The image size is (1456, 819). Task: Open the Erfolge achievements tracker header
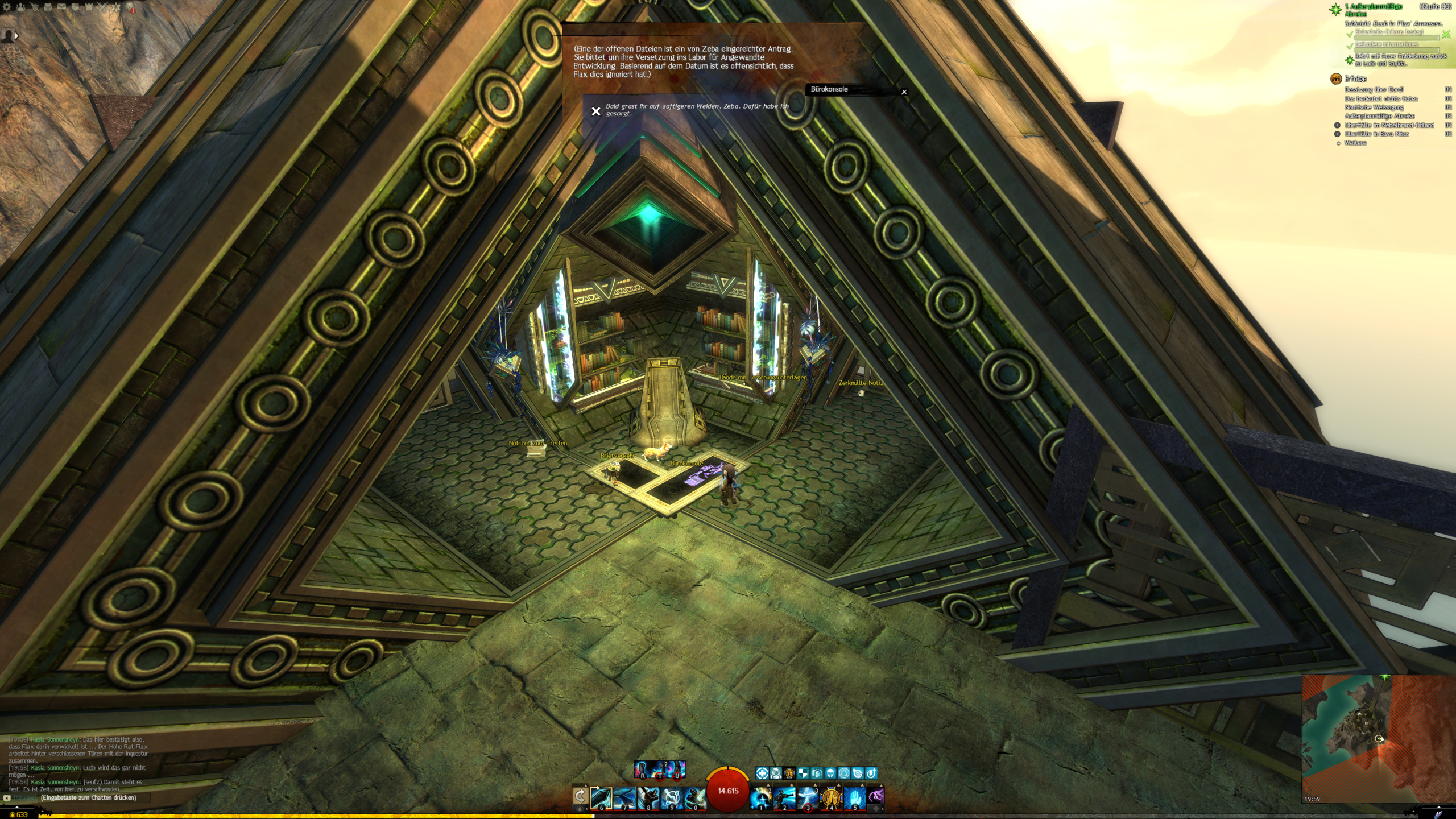(x=1355, y=78)
